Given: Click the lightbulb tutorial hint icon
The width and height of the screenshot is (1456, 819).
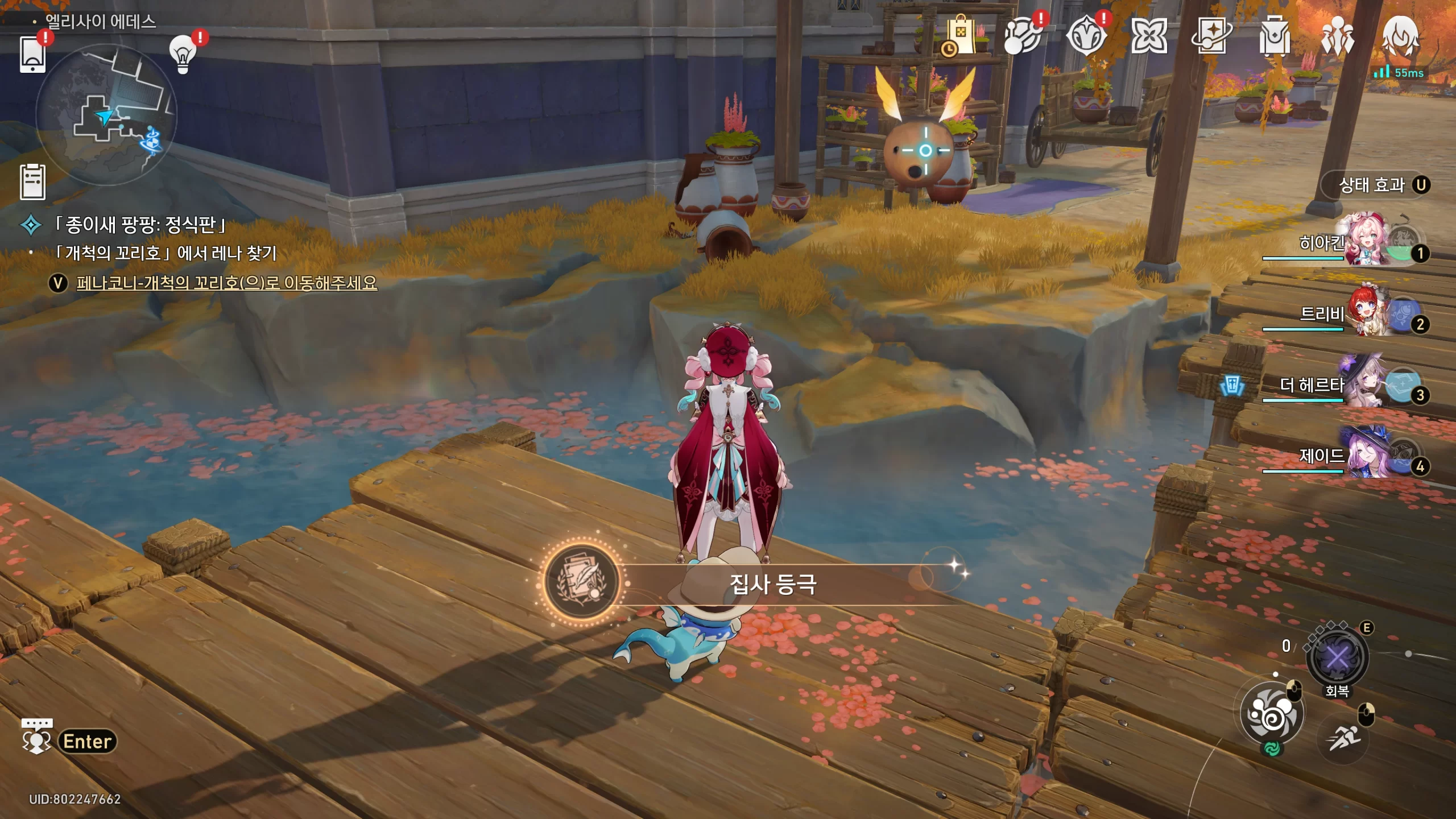Looking at the screenshot, I should click(183, 55).
